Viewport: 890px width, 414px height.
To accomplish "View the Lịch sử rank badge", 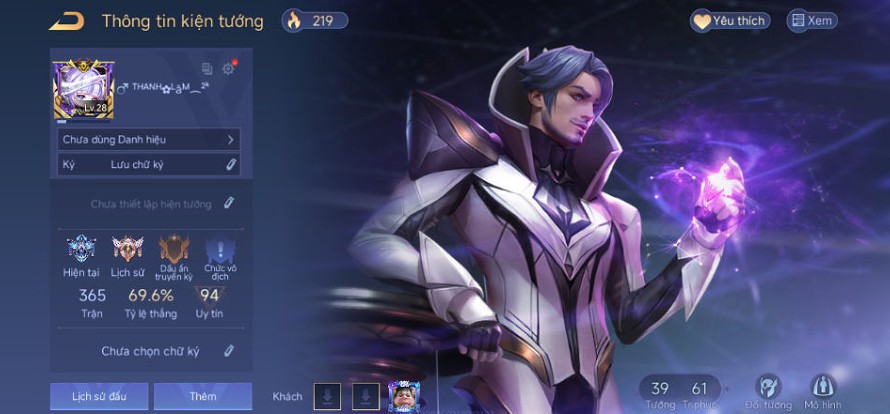I will [127, 250].
